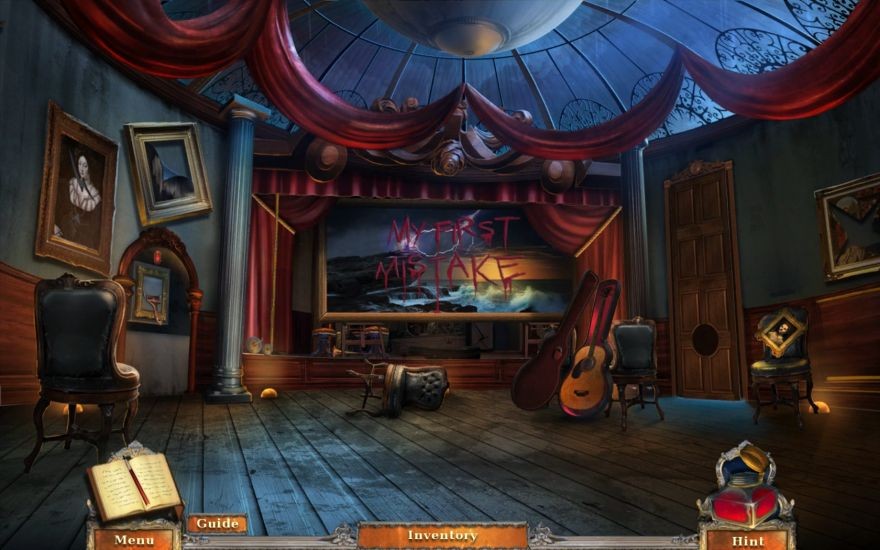This screenshot has width=880, height=550.
Task: Open the Menu button
Action: pyautogui.click(x=134, y=540)
